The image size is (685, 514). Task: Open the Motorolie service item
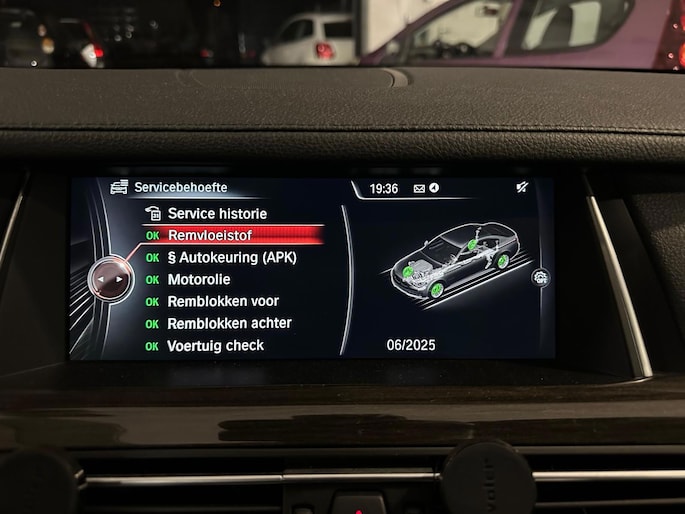pyautogui.click(x=198, y=279)
